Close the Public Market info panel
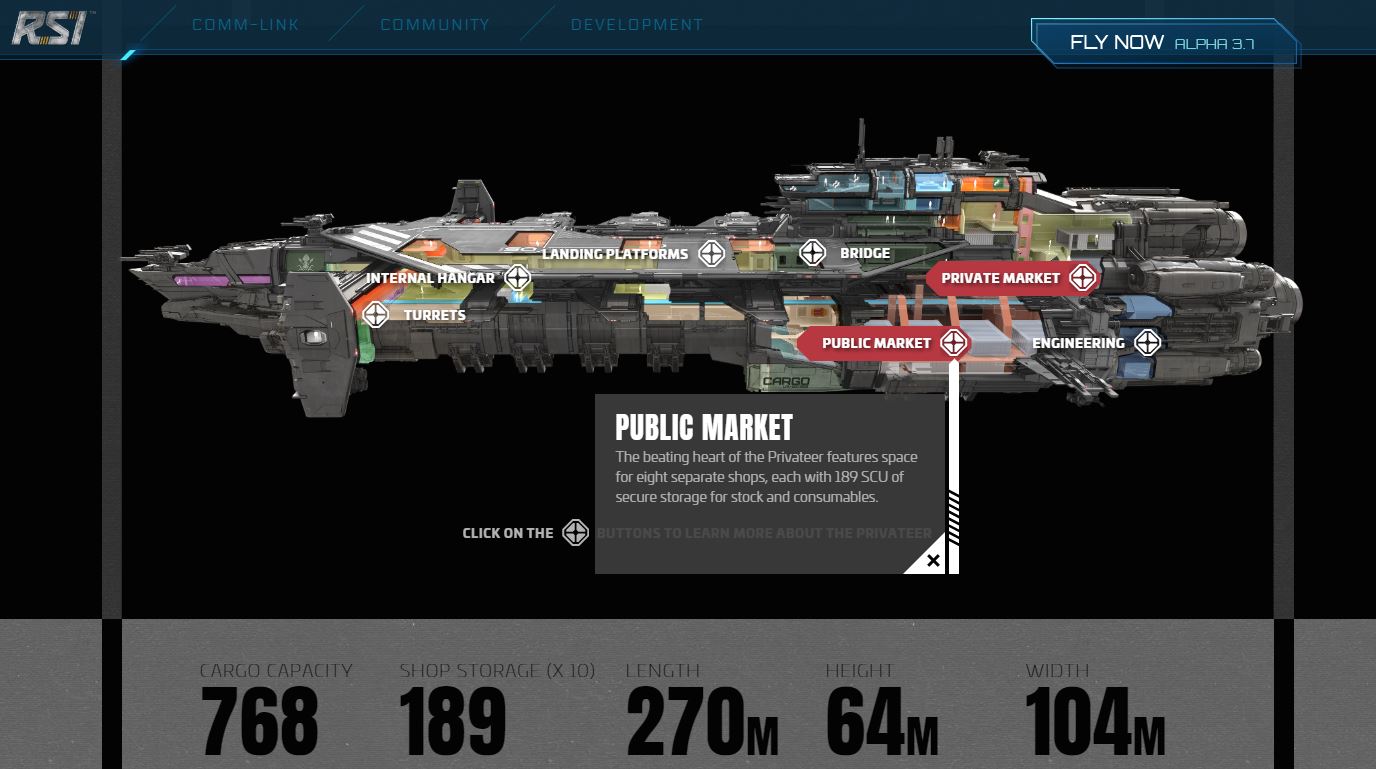Screen dimensions: 1376x769 933,561
